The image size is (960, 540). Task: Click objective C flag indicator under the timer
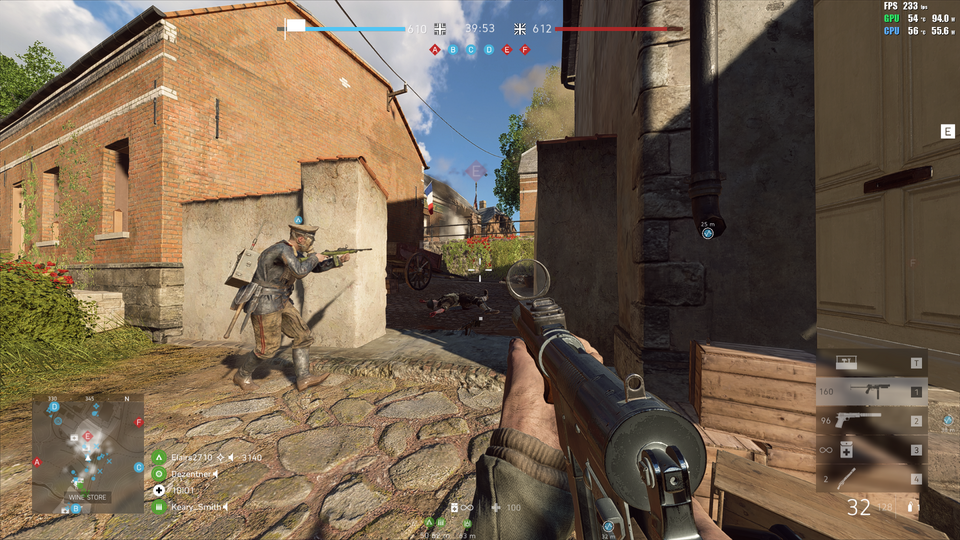(471, 49)
